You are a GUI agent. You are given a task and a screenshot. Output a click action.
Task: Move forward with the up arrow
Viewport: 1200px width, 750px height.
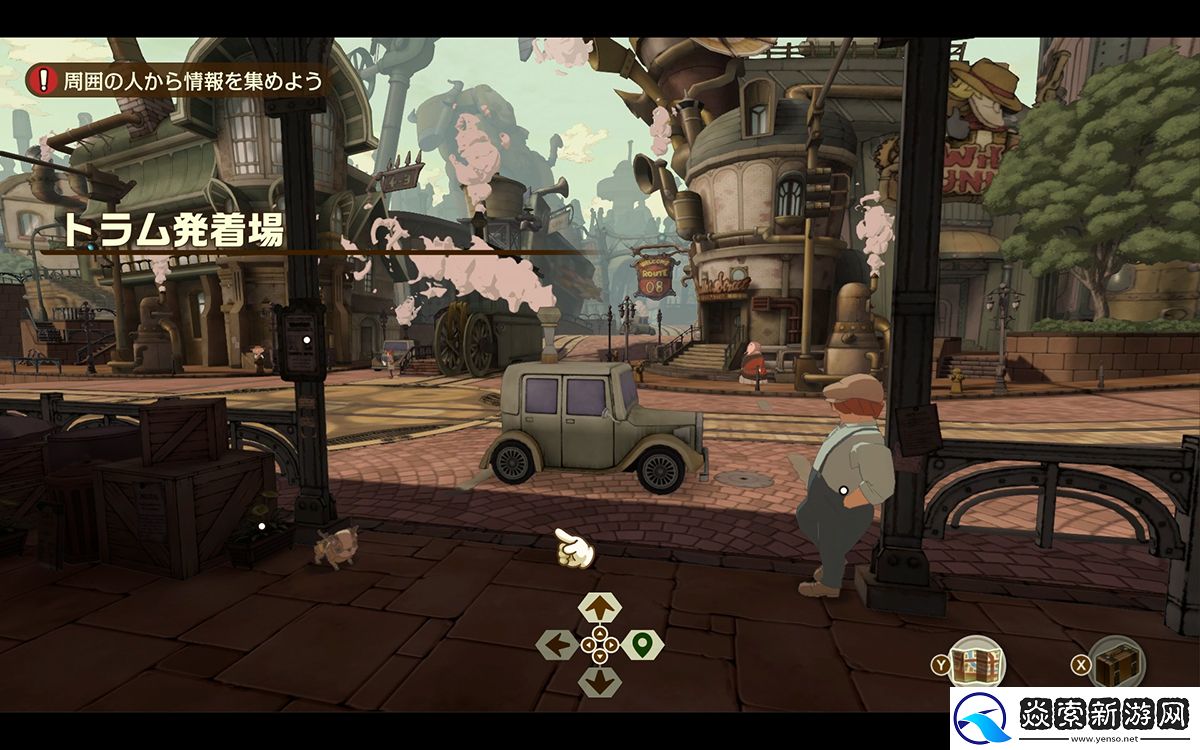coord(599,606)
